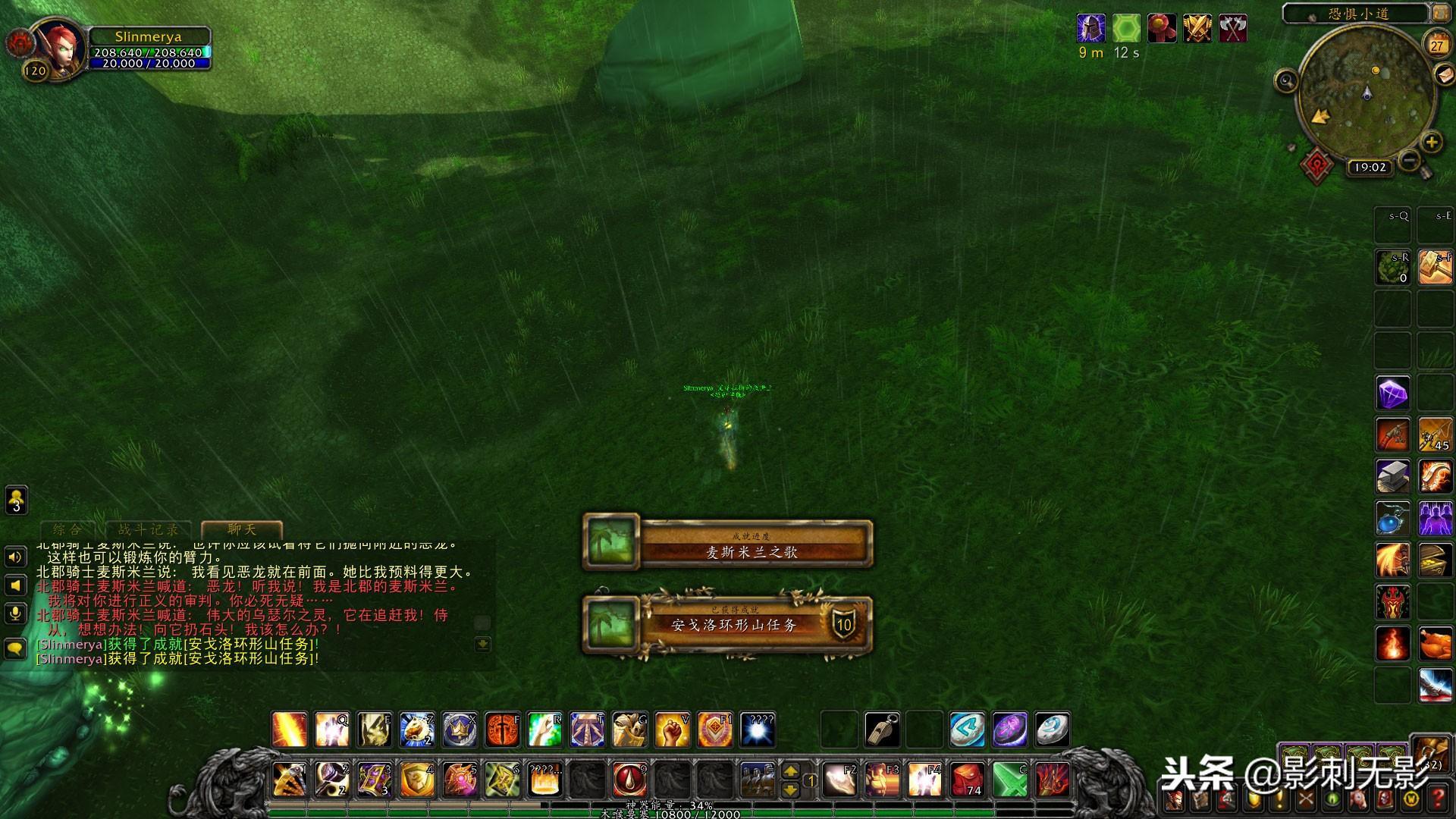
Task: Use the purple gem item slot
Action: 1392,394
